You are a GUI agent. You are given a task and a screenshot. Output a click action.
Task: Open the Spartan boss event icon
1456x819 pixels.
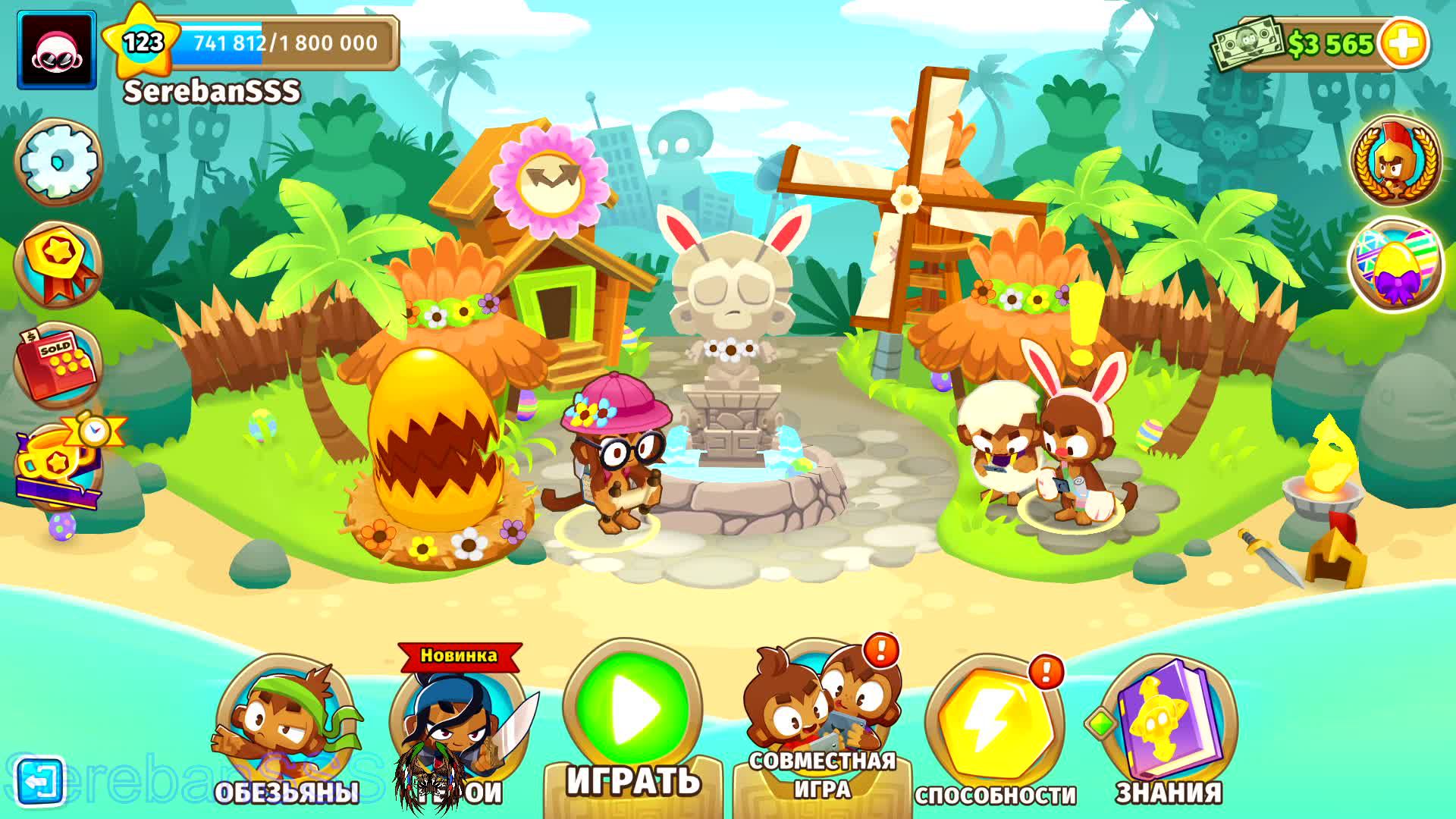tap(1398, 161)
